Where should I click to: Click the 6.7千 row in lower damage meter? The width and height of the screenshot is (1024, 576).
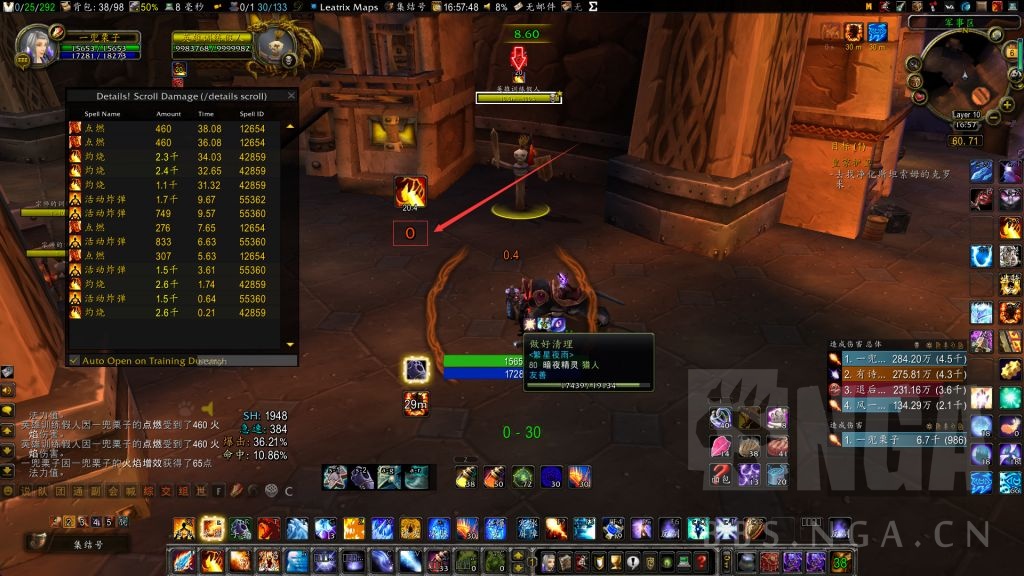pos(897,439)
